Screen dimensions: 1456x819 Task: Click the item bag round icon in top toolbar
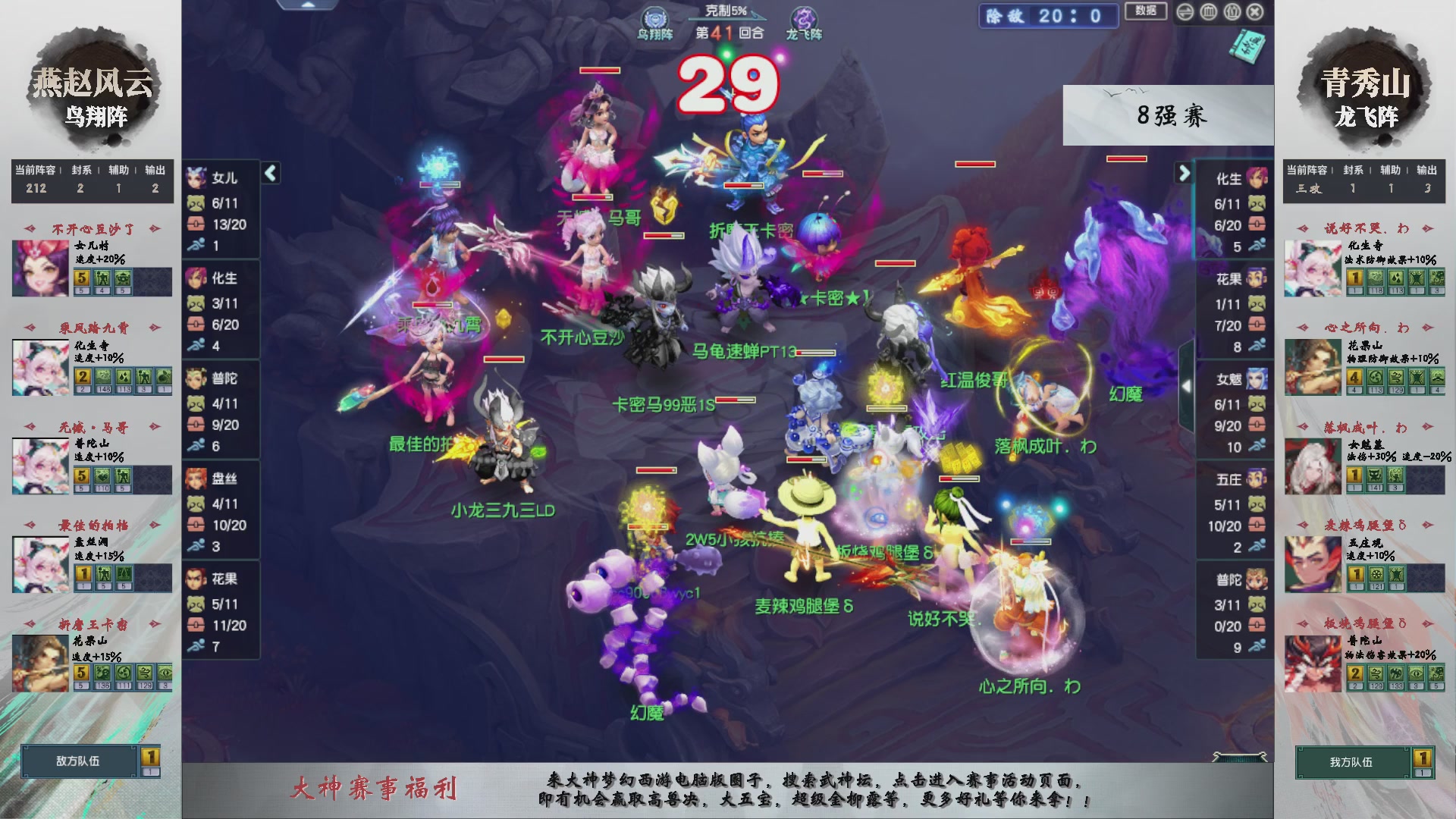[1232, 12]
